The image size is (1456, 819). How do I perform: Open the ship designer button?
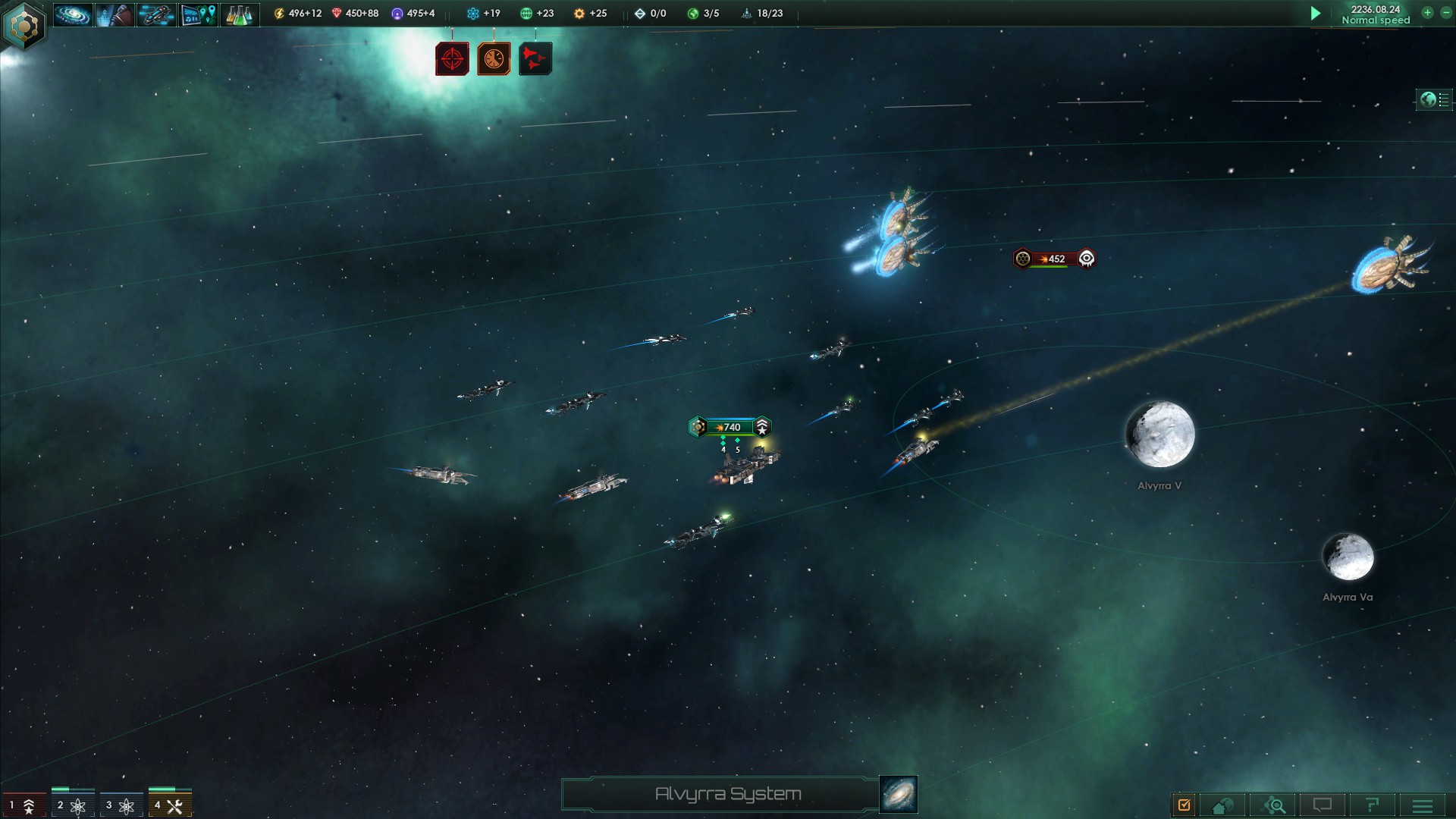click(156, 14)
